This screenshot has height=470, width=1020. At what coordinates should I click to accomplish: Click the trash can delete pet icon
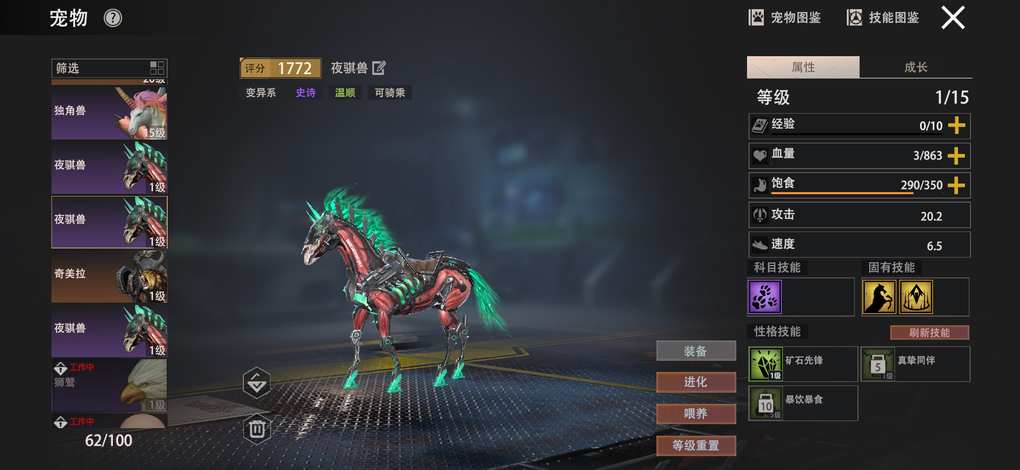(257, 429)
